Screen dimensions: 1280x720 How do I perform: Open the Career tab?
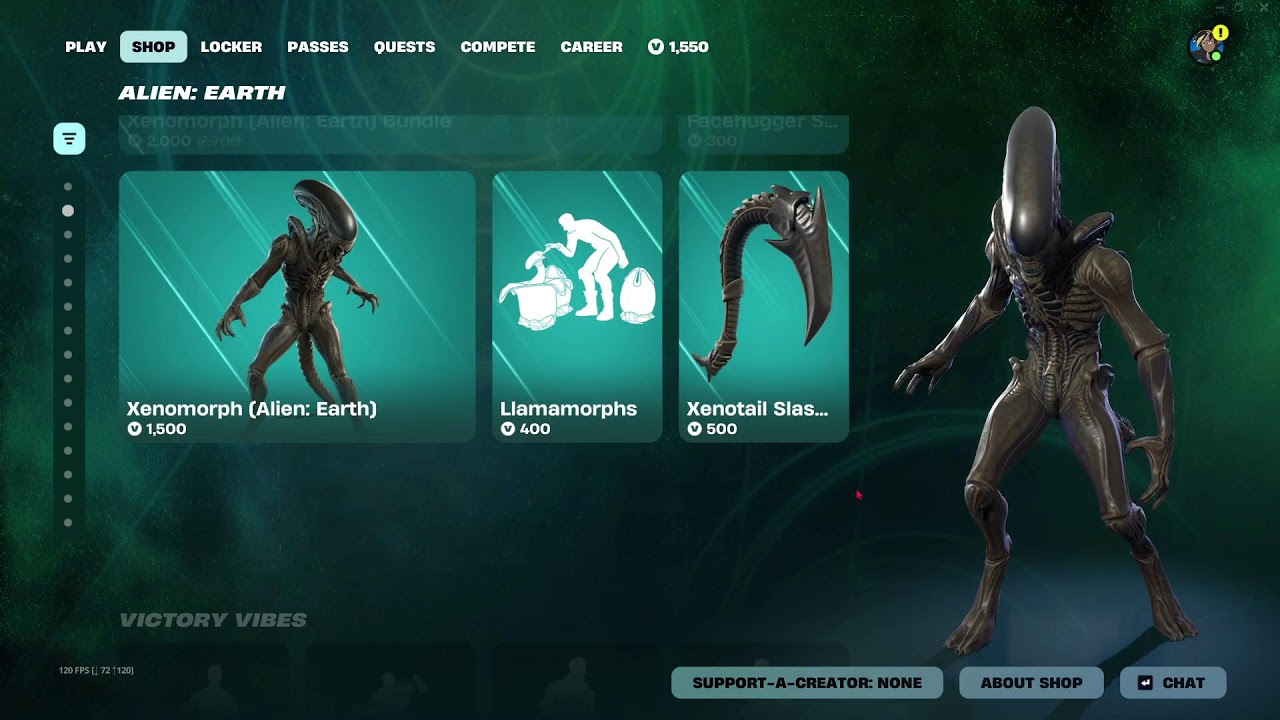[591, 47]
